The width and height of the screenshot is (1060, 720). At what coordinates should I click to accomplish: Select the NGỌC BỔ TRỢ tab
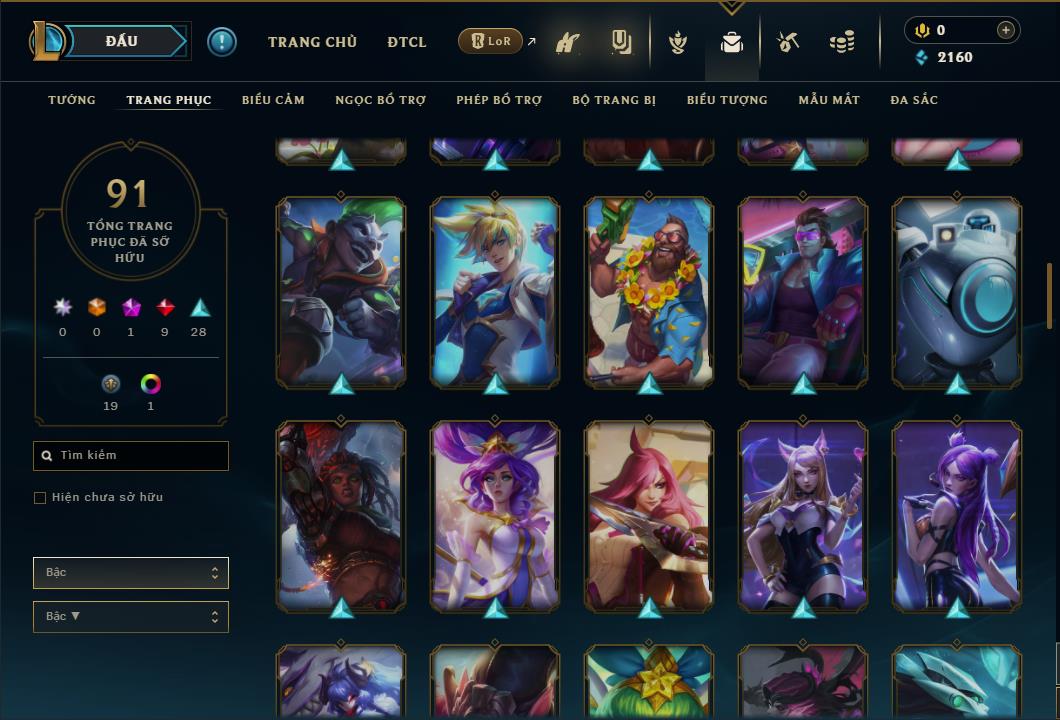coord(381,100)
